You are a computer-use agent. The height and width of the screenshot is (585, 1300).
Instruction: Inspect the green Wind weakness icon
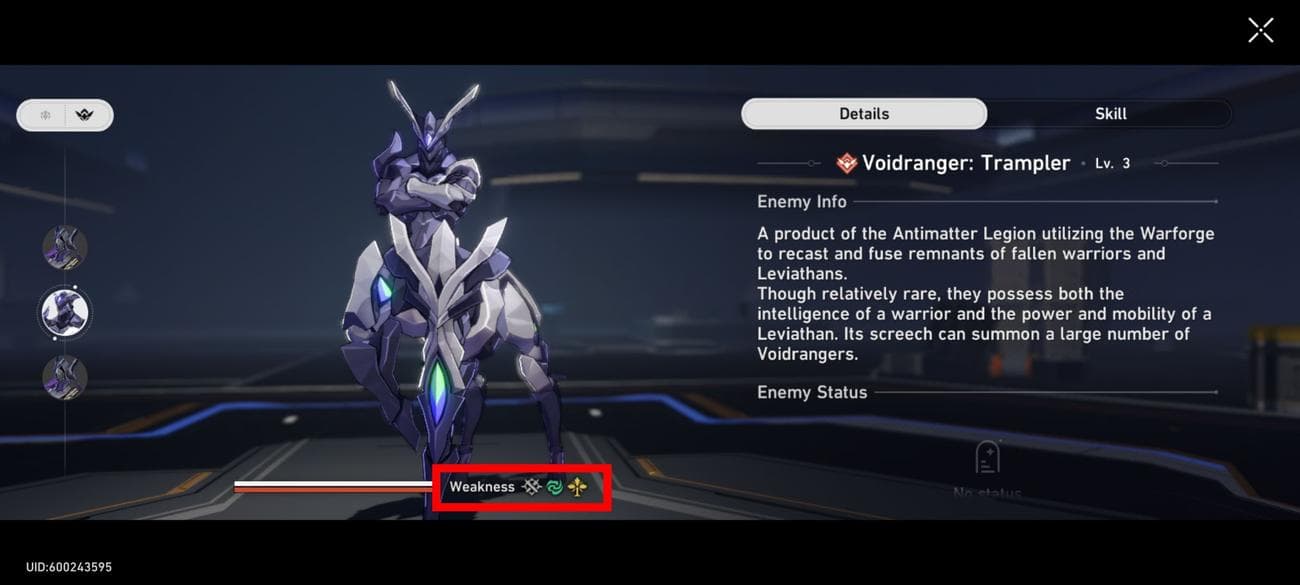(x=554, y=487)
